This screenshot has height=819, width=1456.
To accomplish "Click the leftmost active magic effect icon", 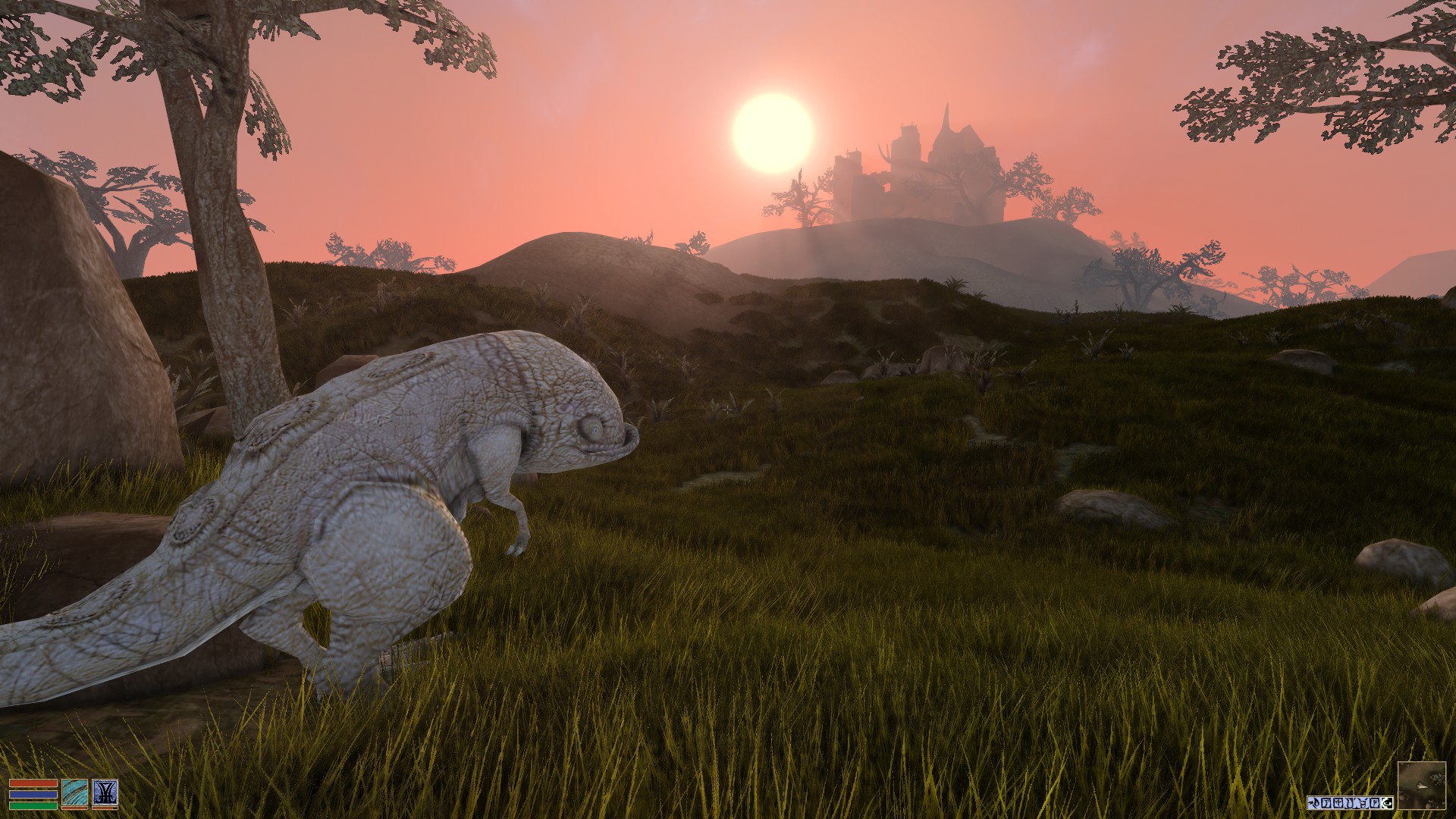I will point(1314,802).
